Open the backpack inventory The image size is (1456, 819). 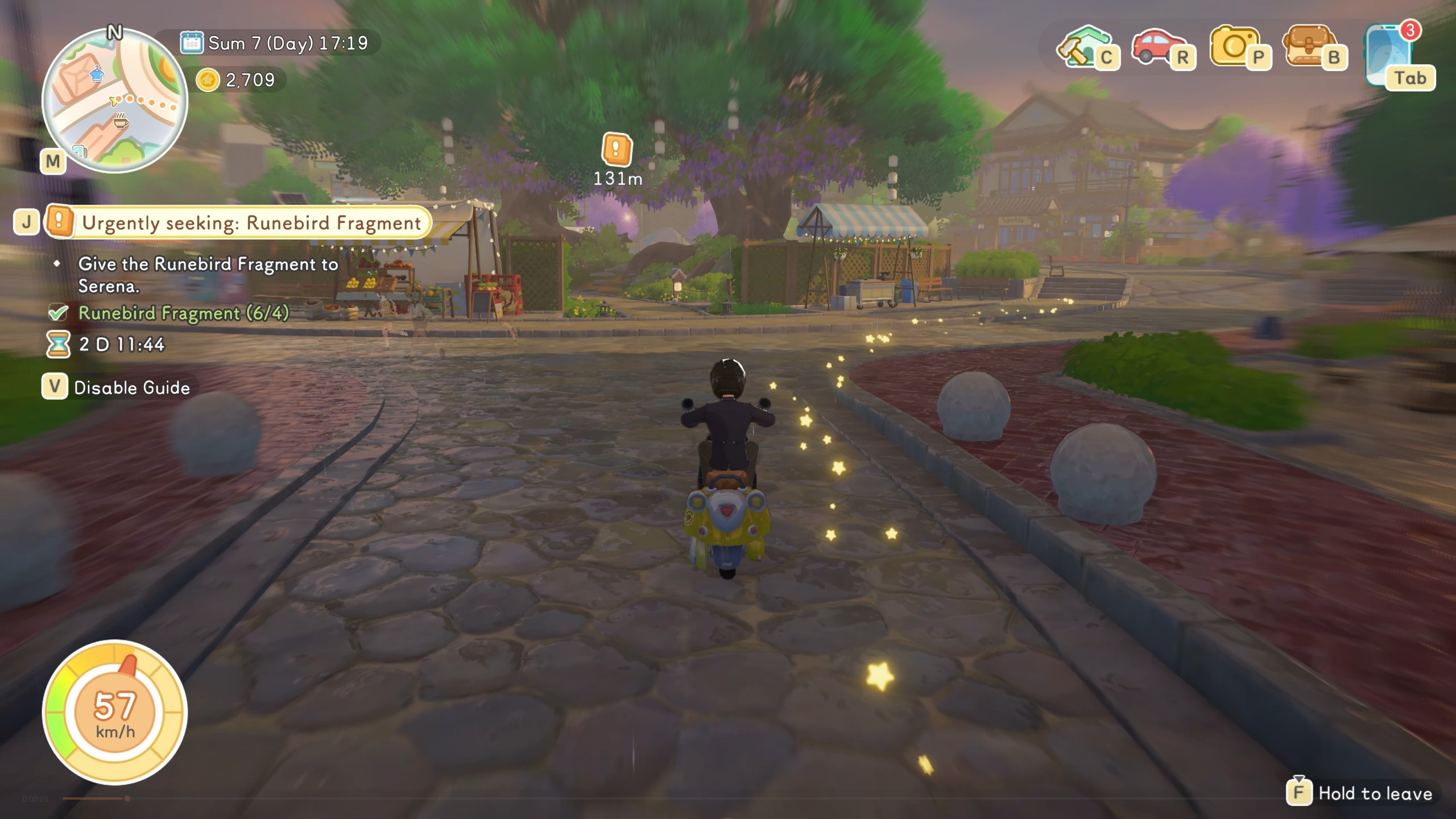[1309, 47]
